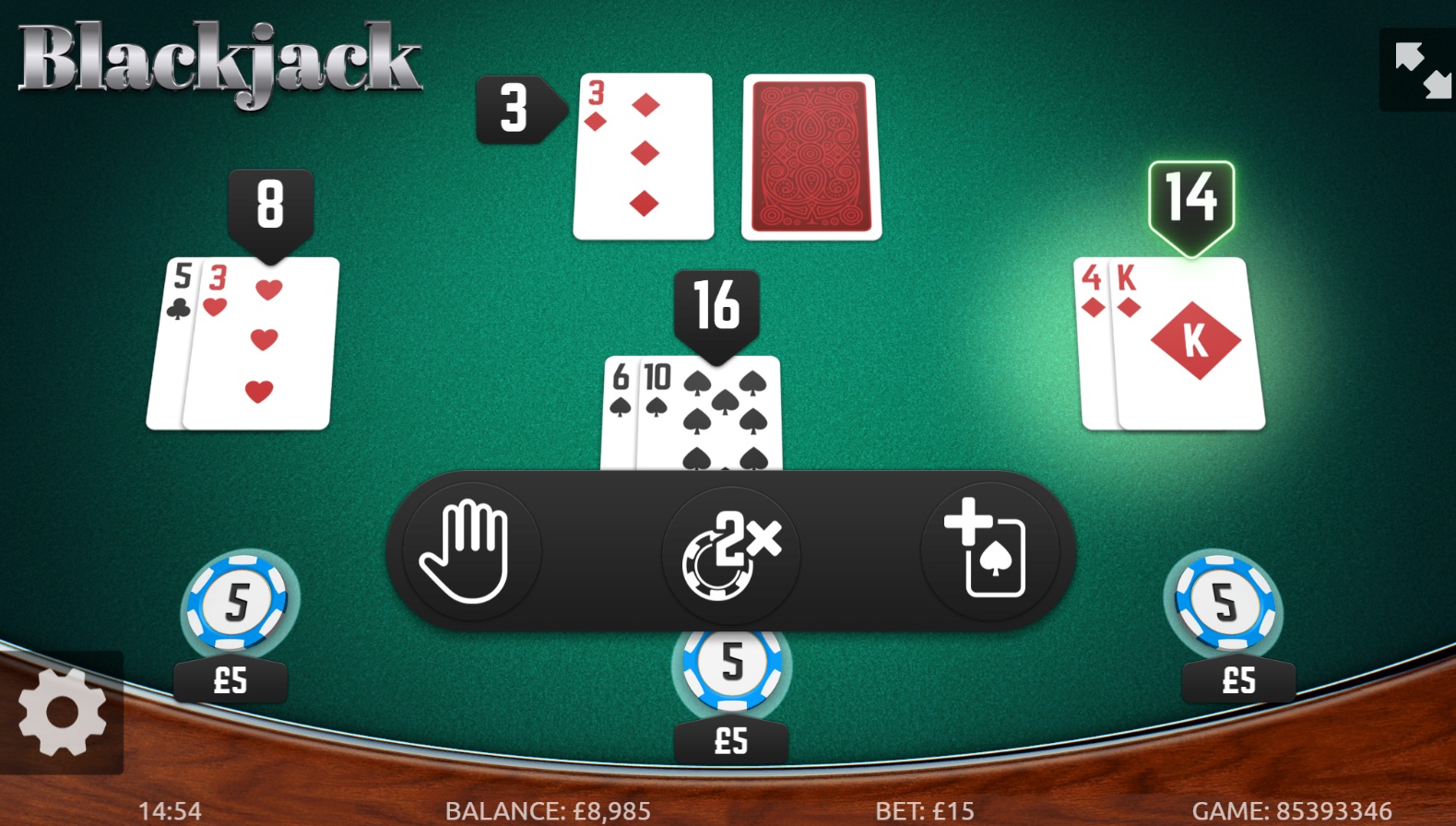Double down with the 2x button
Image resolution: width=1456 pixels, height=826 pixels.
coord(731,552)
